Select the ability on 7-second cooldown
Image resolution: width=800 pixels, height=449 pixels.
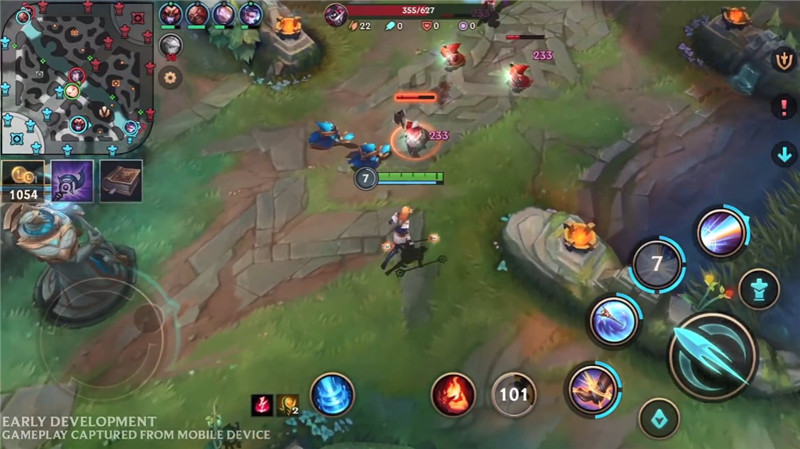tap(657, 265)
